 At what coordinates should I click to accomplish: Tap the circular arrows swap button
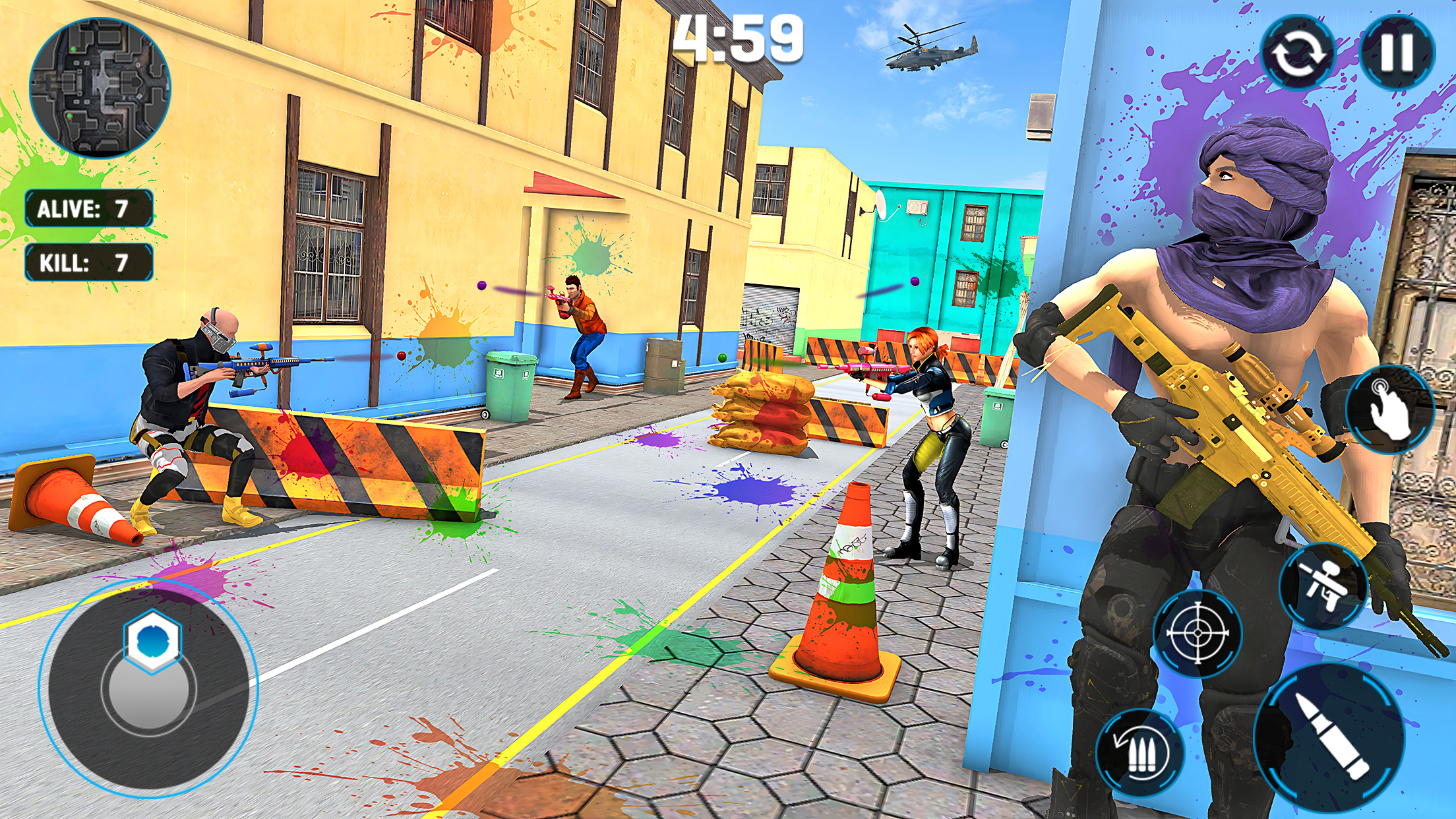pyautogui.click(x=1298, y=53)
